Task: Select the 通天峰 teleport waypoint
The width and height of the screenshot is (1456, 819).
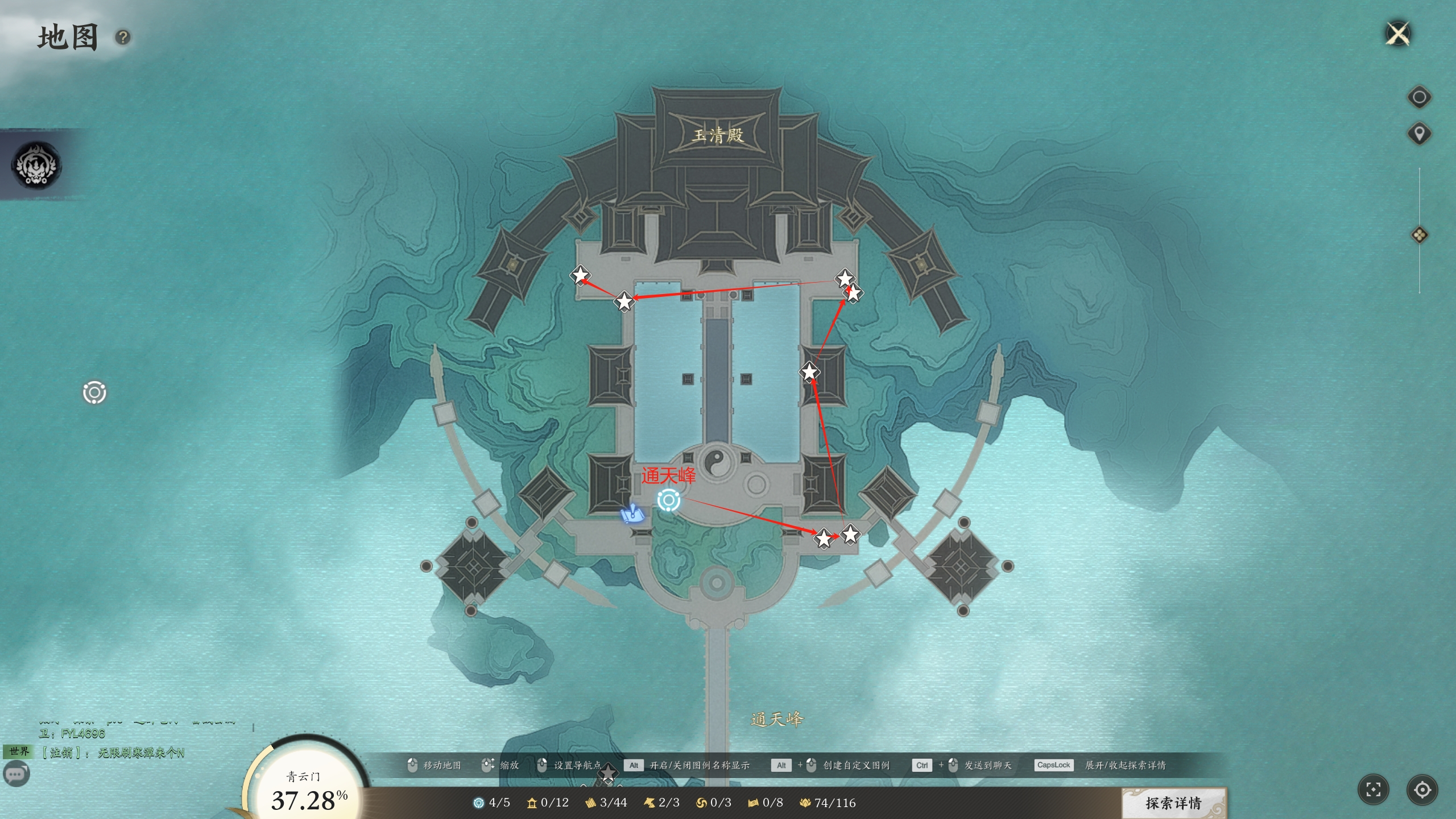Action: tap(669, 500)
